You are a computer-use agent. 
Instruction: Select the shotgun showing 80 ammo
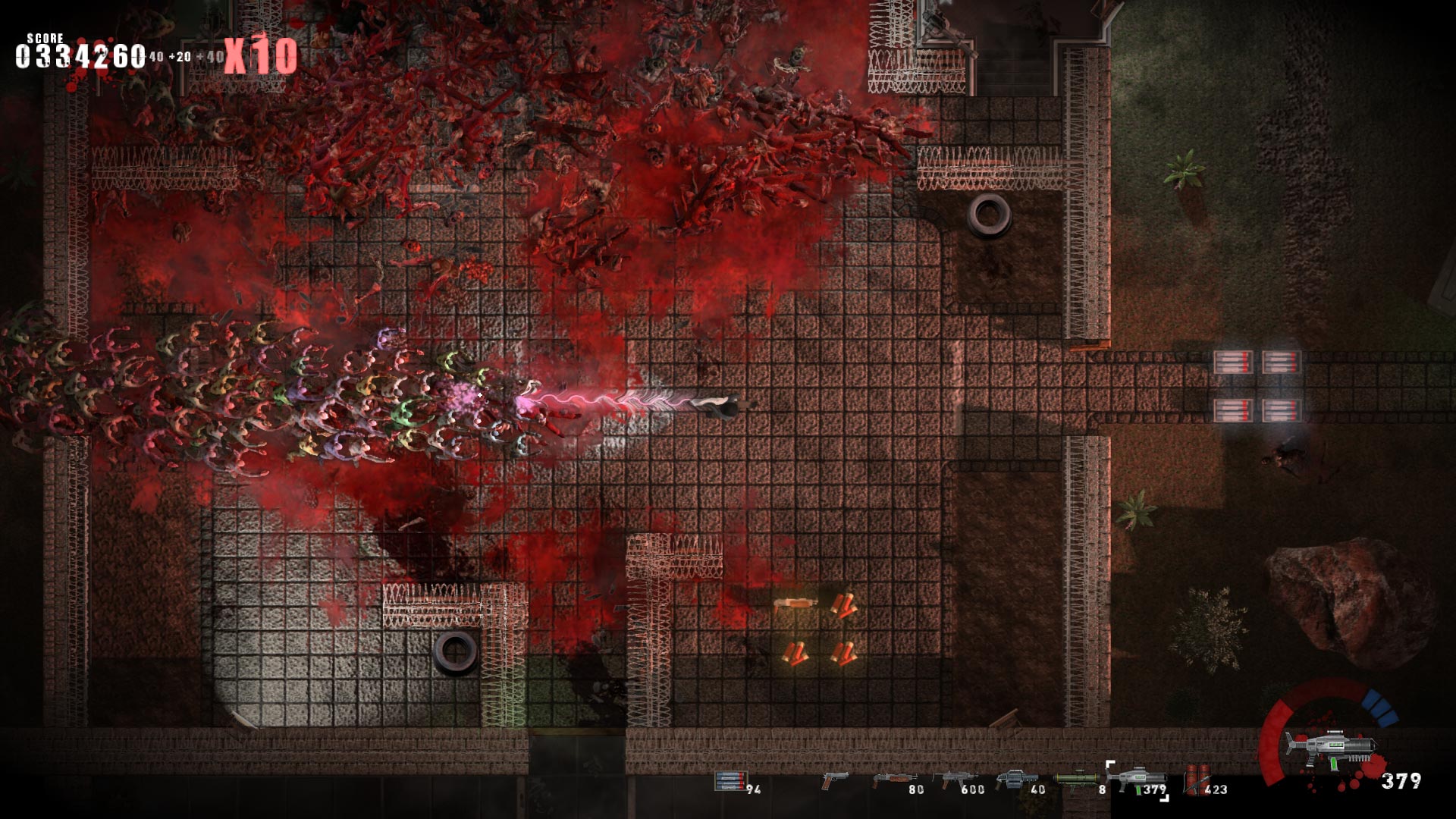896,779
